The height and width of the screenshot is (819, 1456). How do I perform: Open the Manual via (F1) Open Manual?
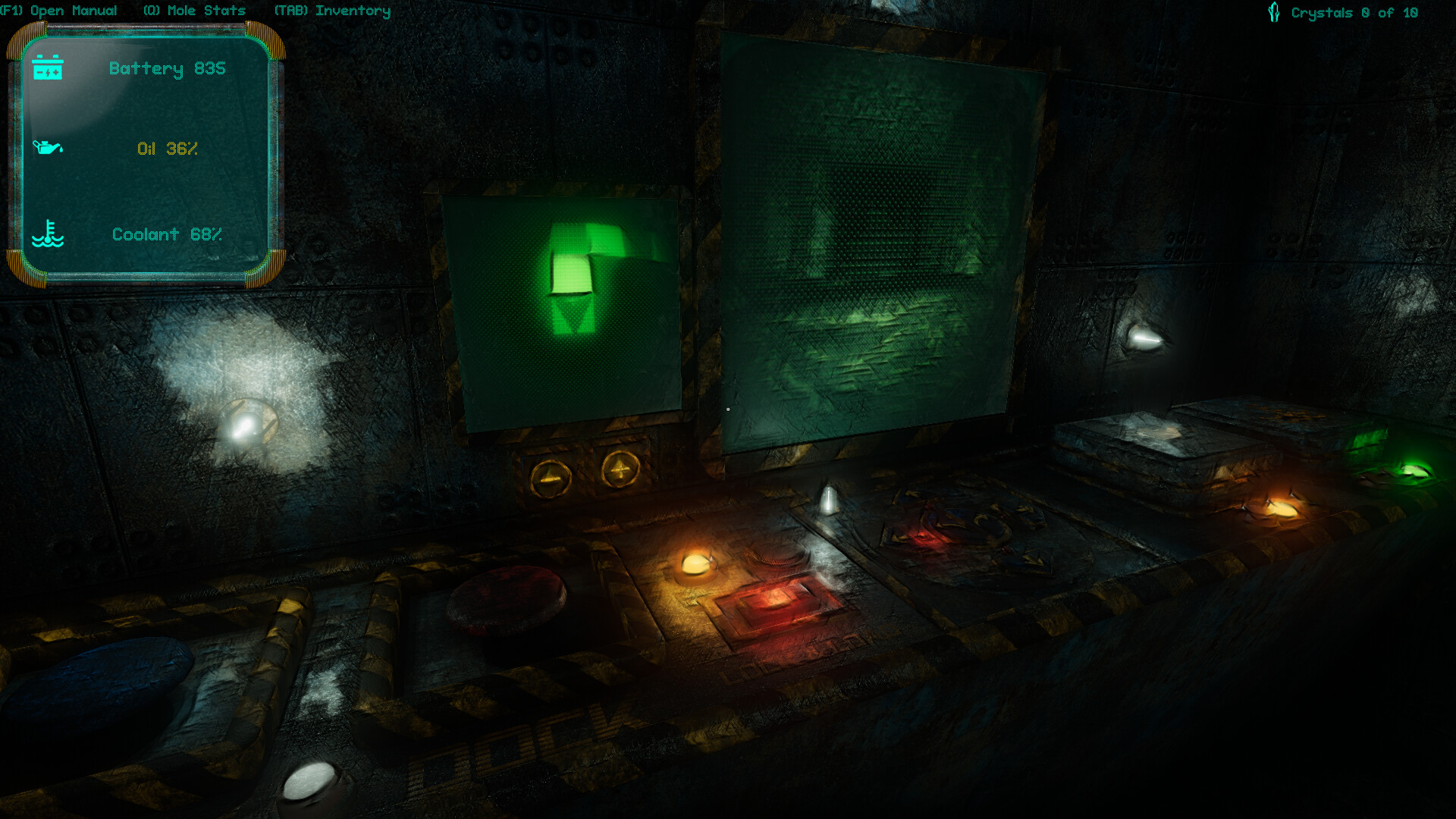click(x=61, y=11)
